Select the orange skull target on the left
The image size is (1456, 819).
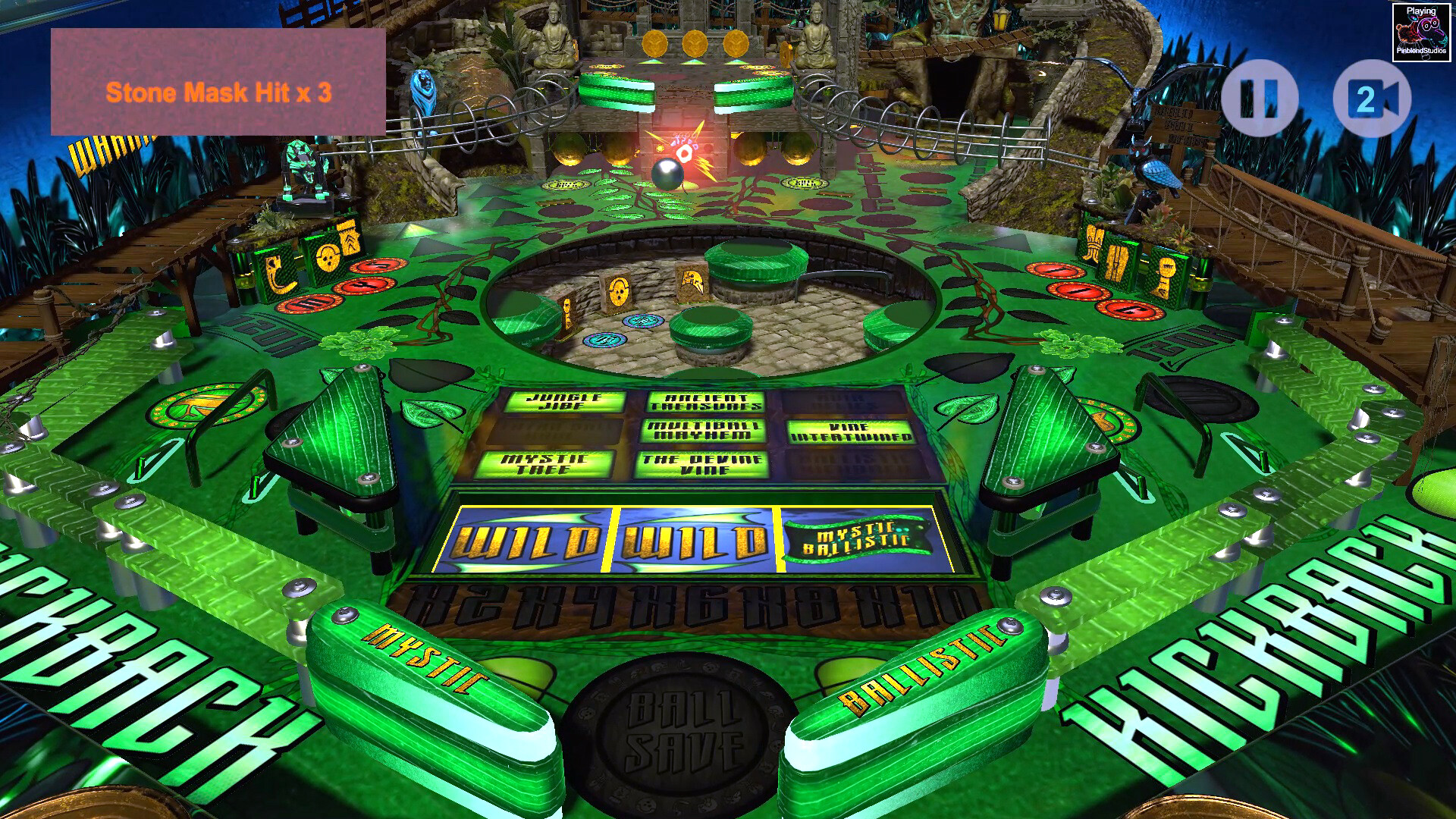tap(329, 258)
